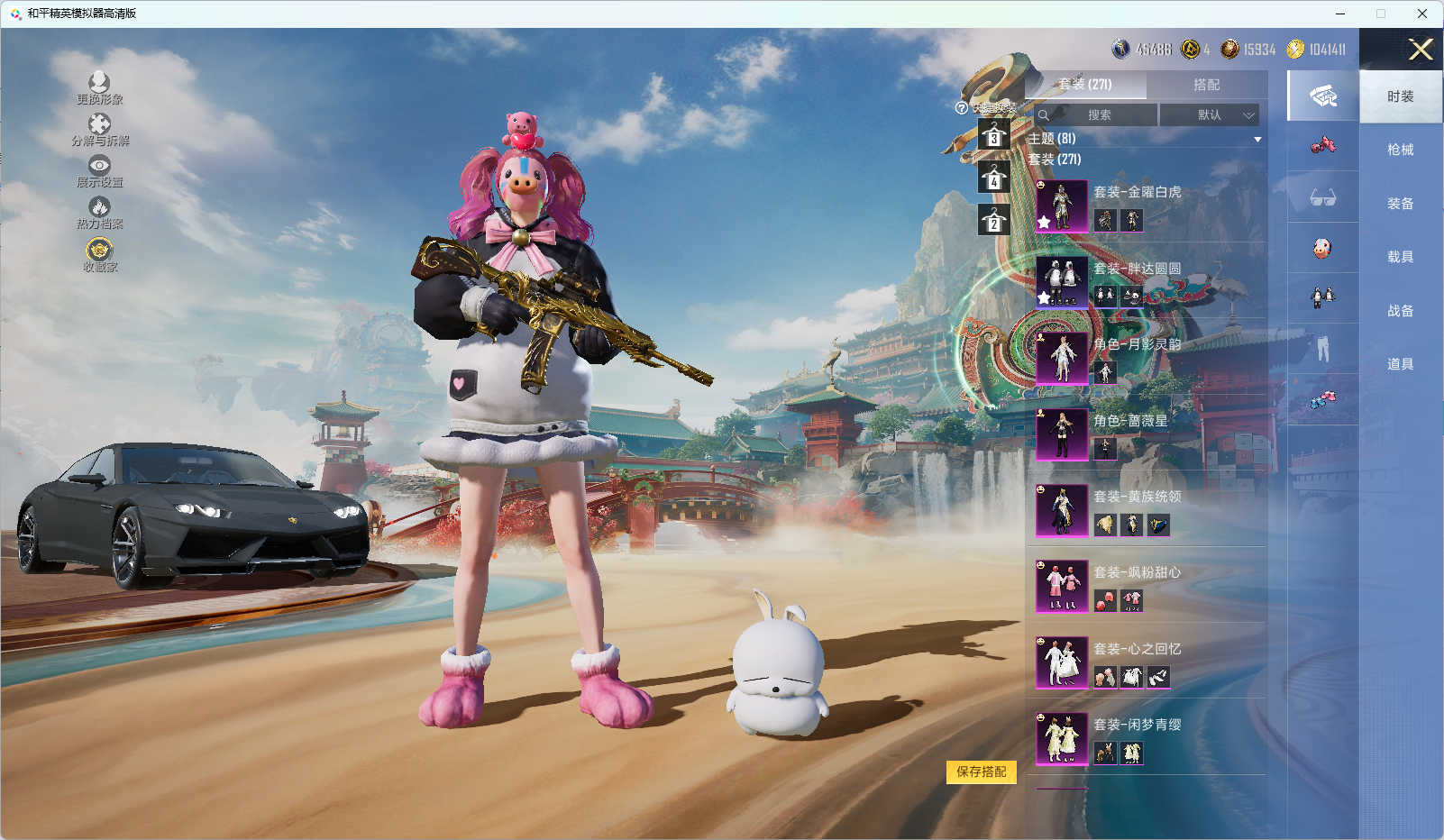This screenshot has height=840, width=1444.
Task: Go to the 载具 vehicles category
Action: pos(1400,257)
